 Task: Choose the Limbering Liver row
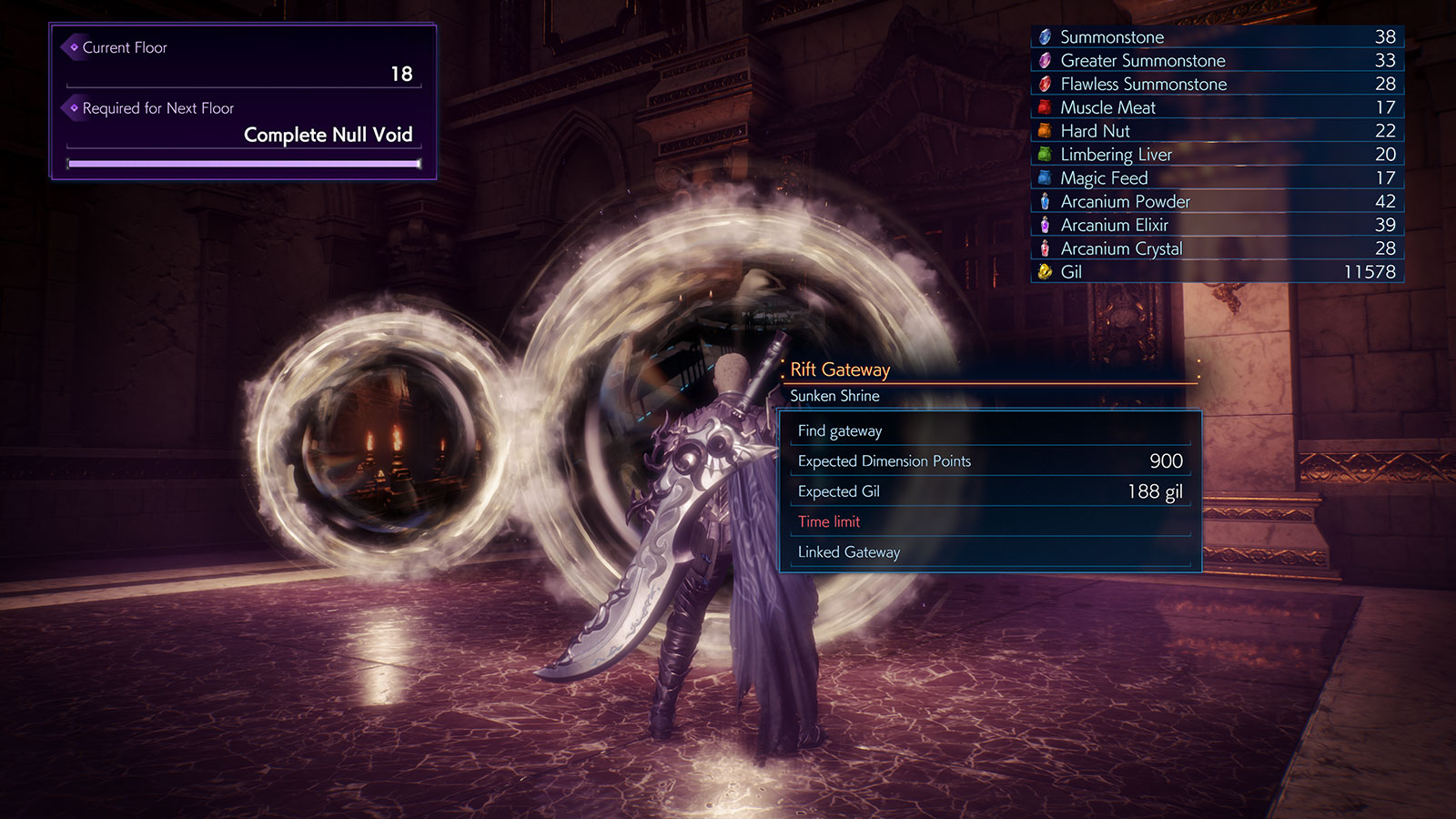(x=1217, y=155)
